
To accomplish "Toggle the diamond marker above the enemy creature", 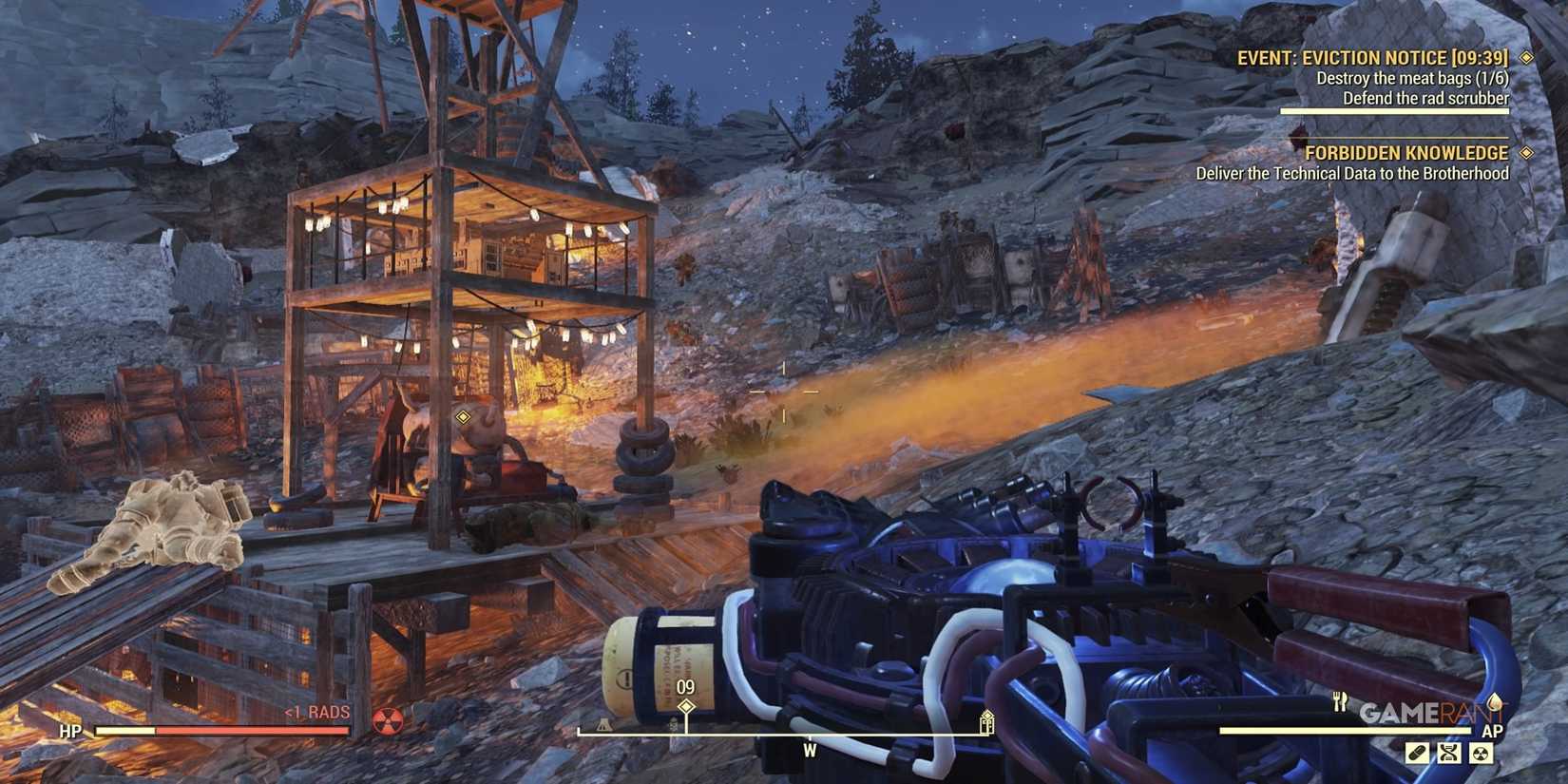I will point(462,414).
